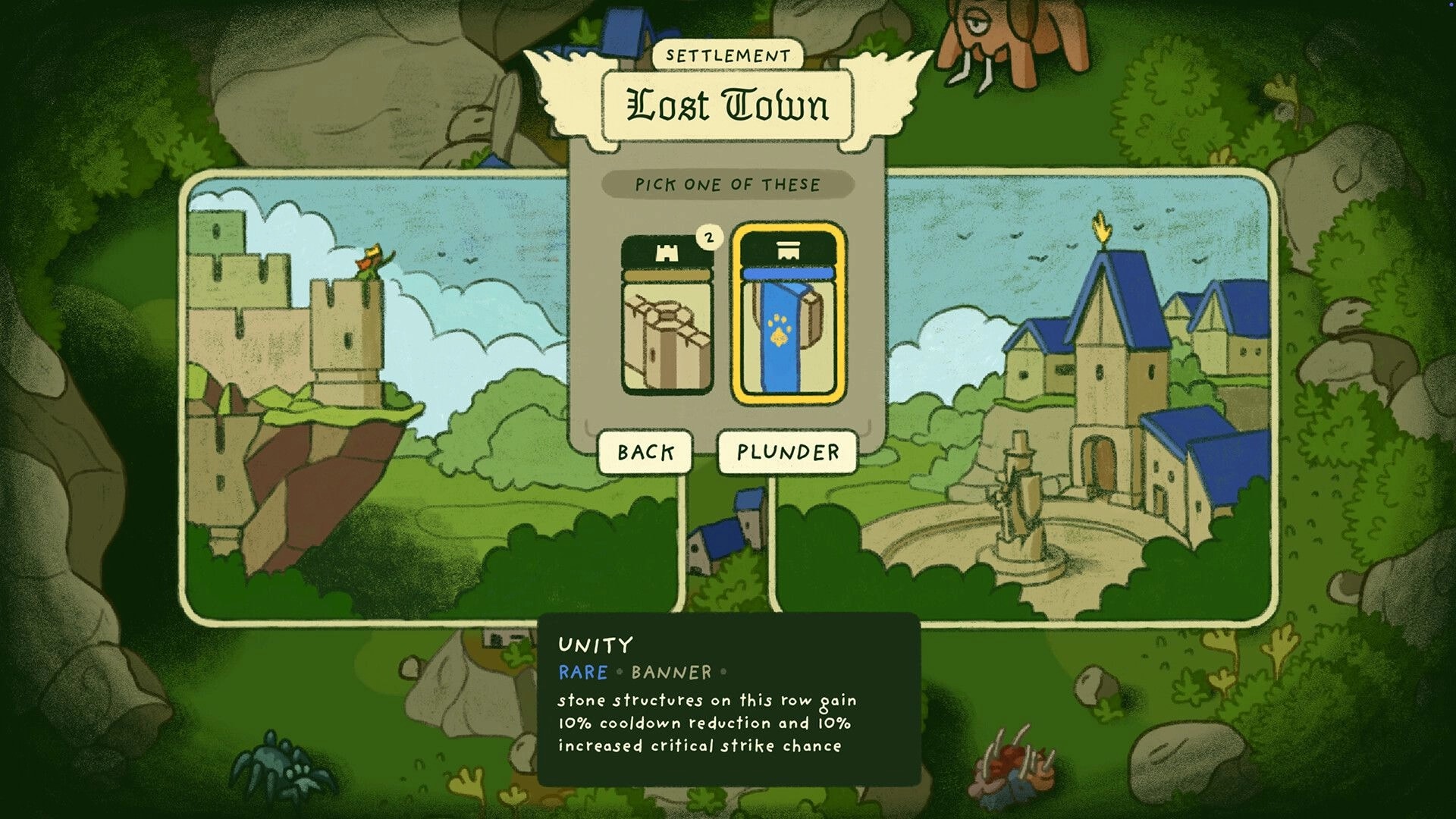The height and width of the screenshot is (819, 1456).
Task: Click the BANNER type label in the tooltip
Action: pyautogui.click(x=672, y=672)
